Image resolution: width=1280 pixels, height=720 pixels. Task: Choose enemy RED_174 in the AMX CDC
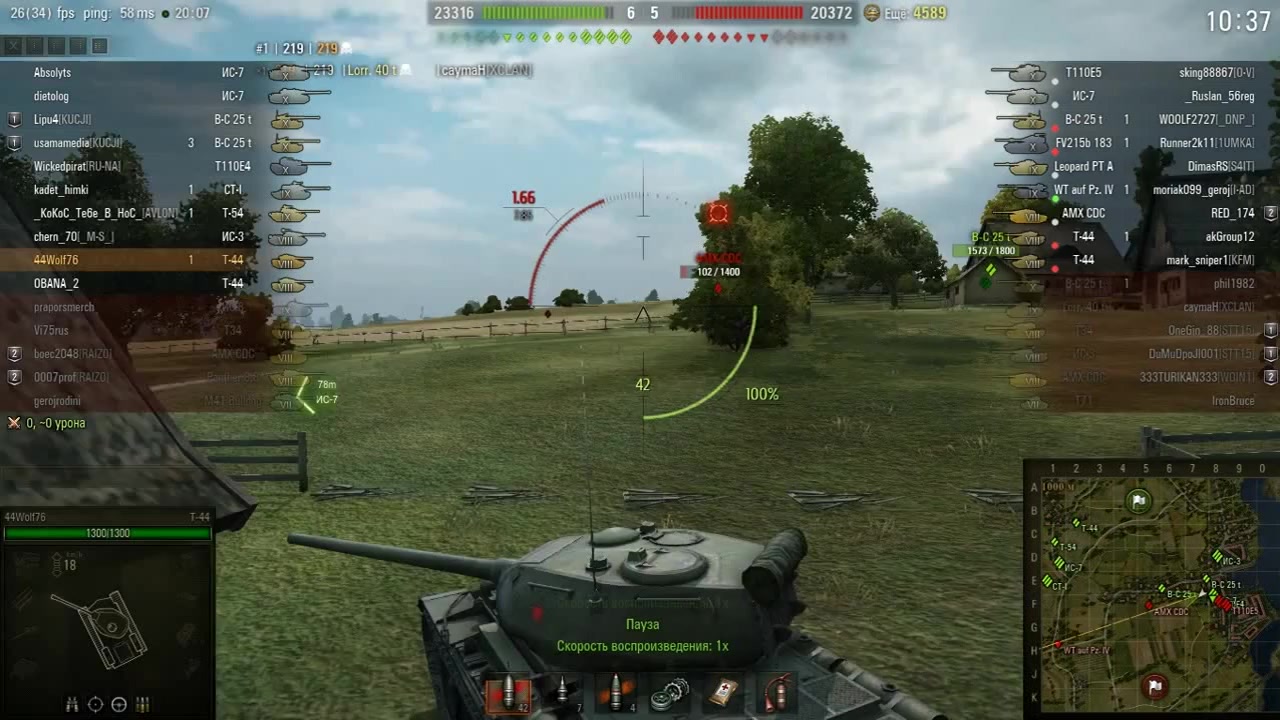point(1231,213)
